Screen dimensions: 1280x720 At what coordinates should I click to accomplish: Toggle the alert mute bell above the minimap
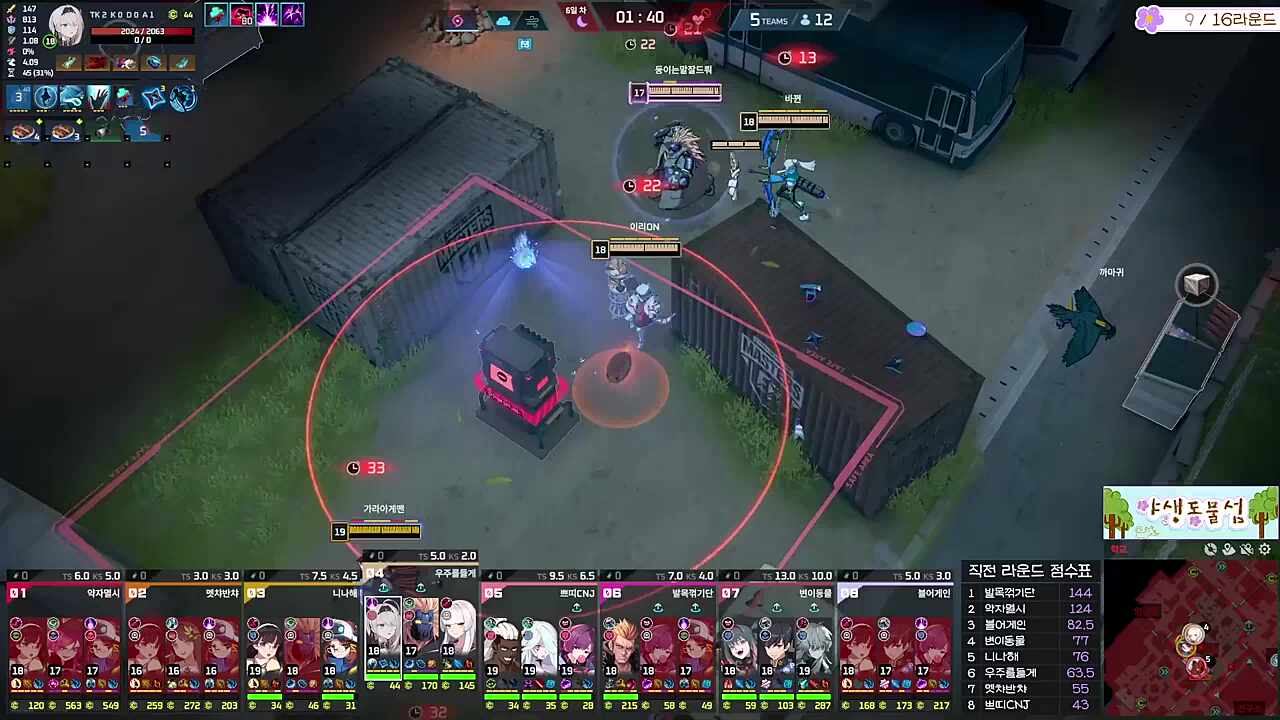[1246, 550]
